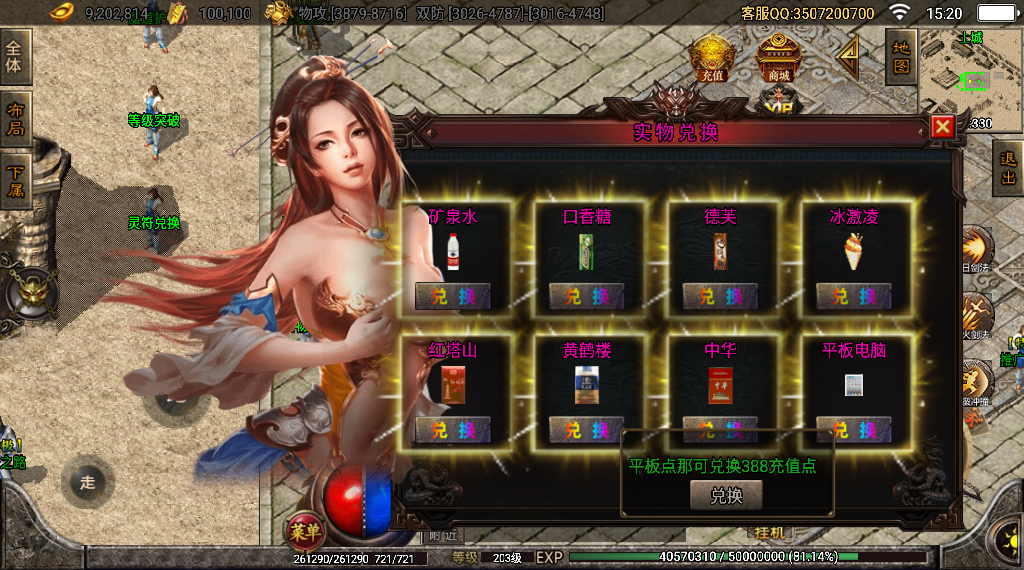Exit via the 退出 button
This screenshot has height=570, width=1024.
1008,169
